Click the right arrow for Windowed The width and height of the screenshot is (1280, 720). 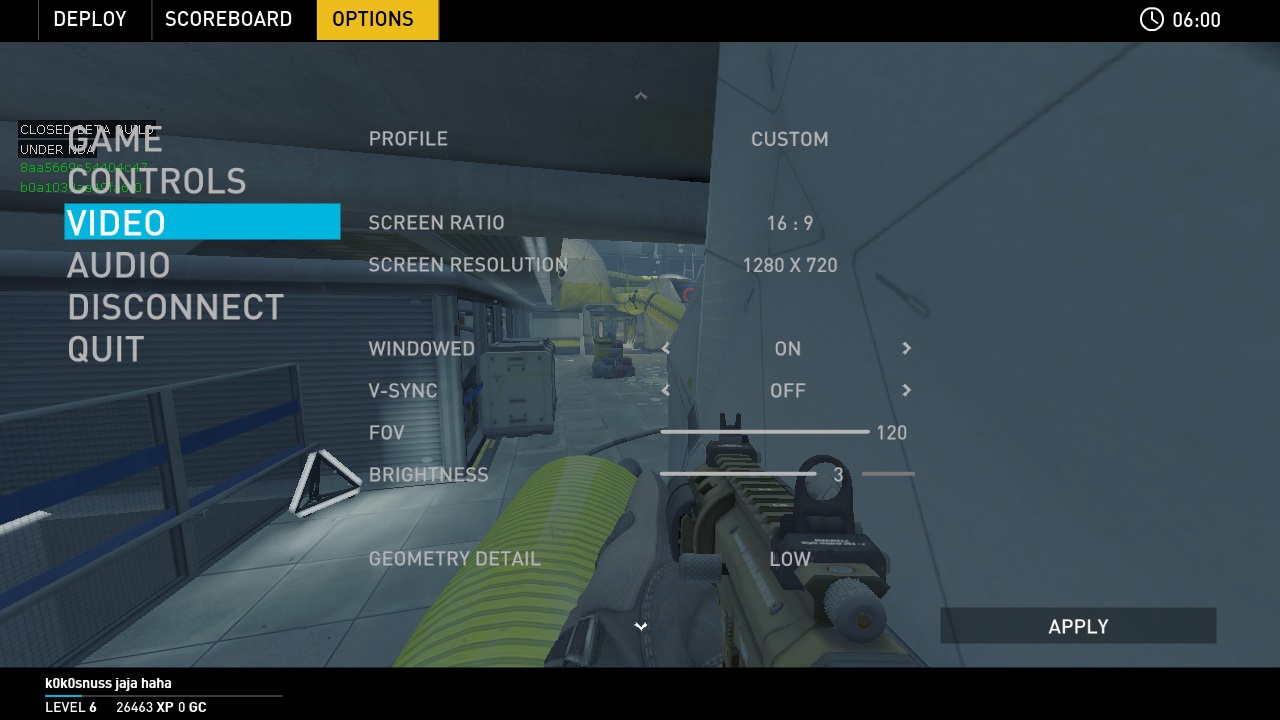click(x=906, y=348)
